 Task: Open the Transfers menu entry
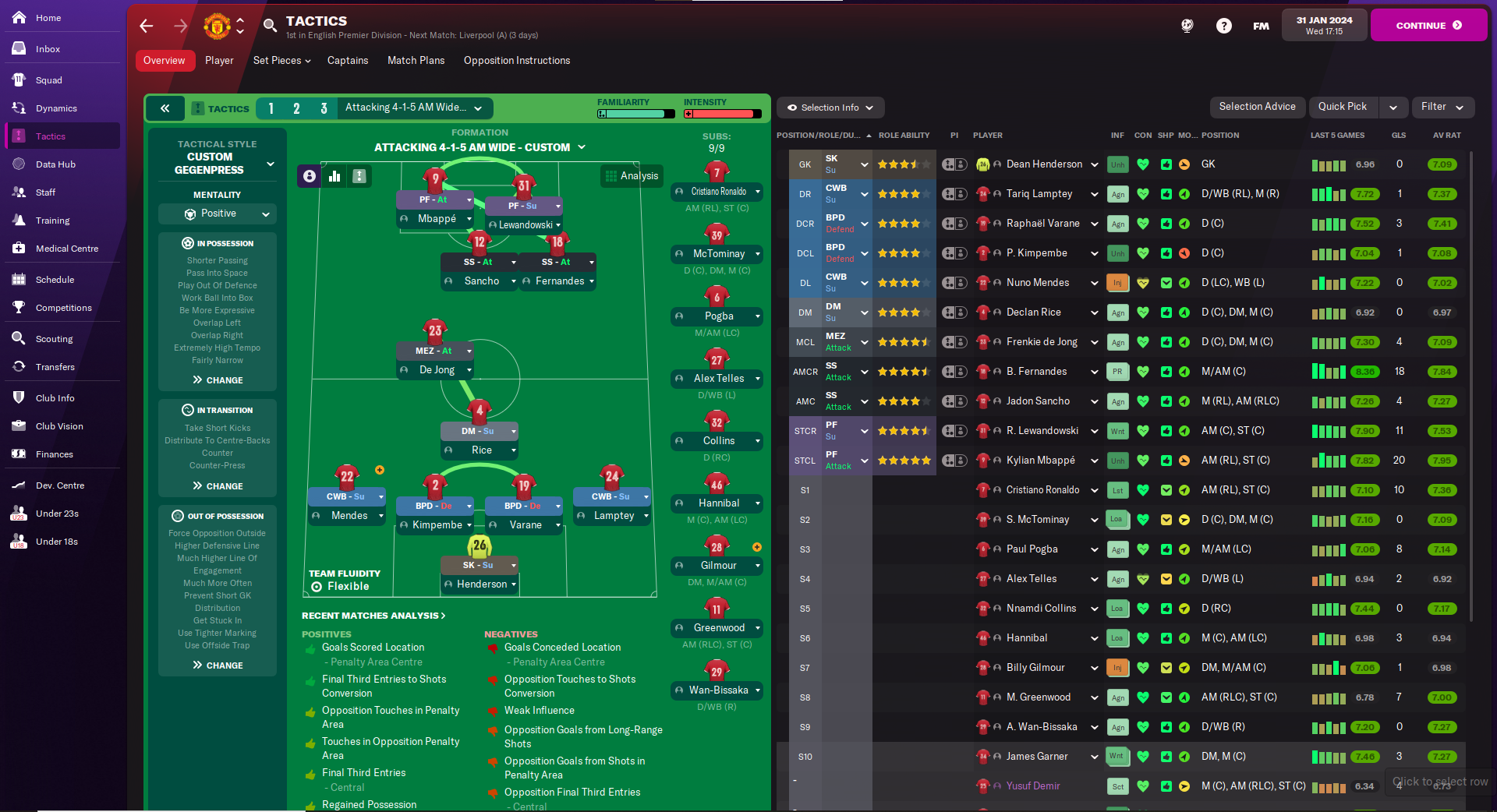coord(55,367)
